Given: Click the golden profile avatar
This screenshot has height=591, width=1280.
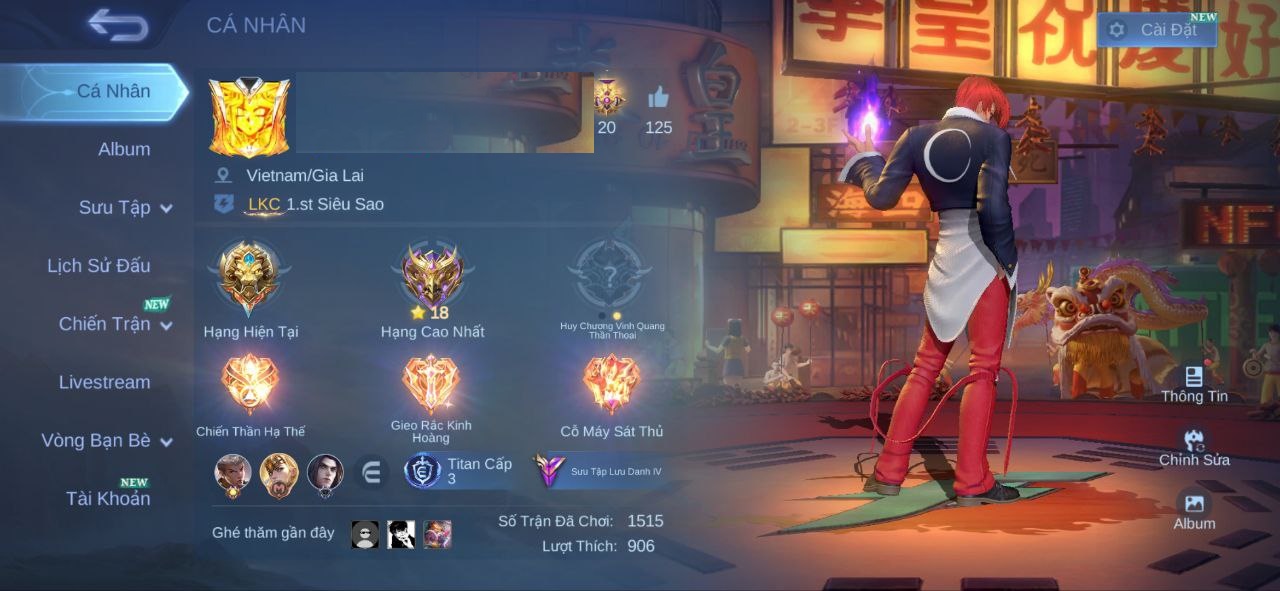Looking at the screenshot, I should click(x=249, y=117).
